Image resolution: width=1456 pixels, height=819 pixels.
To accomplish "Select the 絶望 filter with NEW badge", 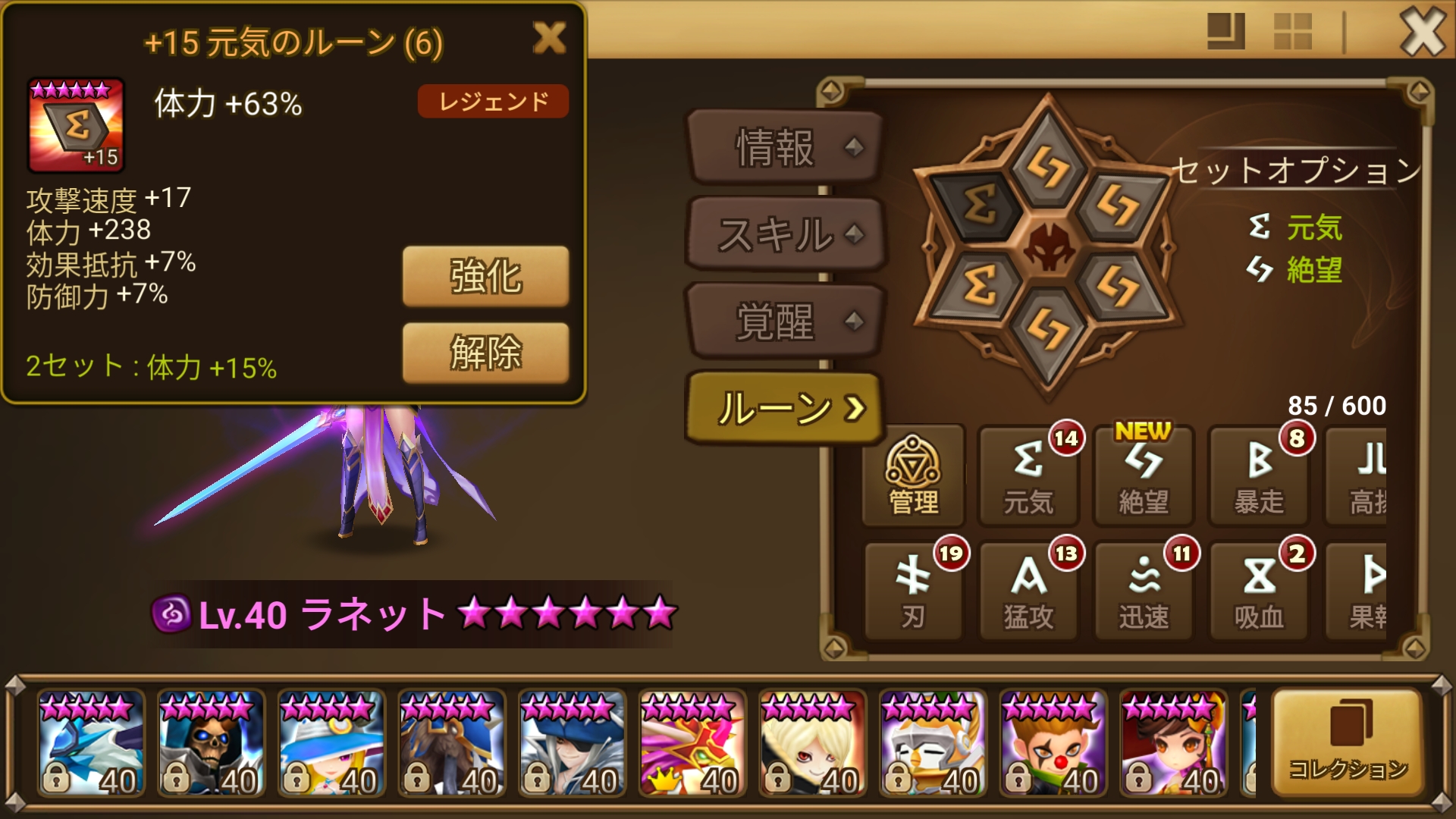I will pos(1143,474).
